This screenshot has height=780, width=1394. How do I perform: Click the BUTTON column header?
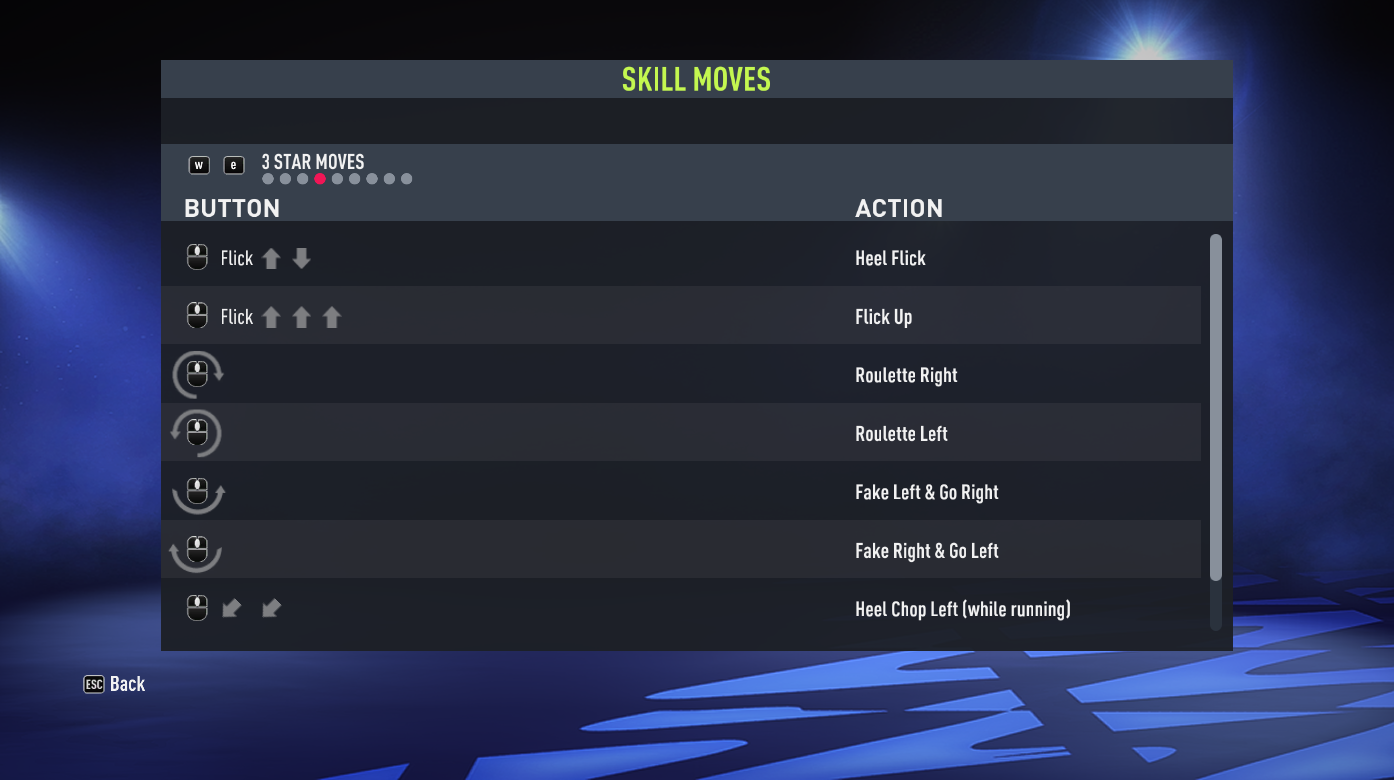pyautogui.click(x=232, y=208)
